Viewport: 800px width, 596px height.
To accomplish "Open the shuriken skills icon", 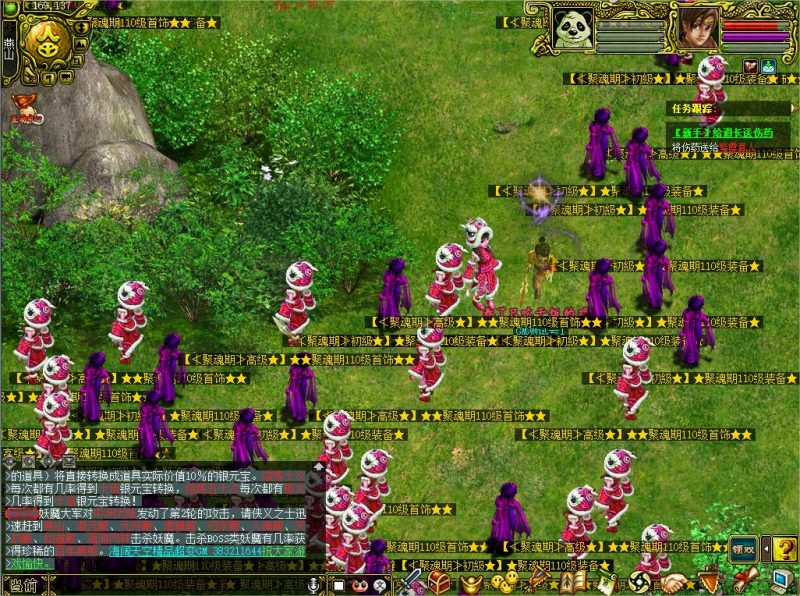I will [643, 582].
